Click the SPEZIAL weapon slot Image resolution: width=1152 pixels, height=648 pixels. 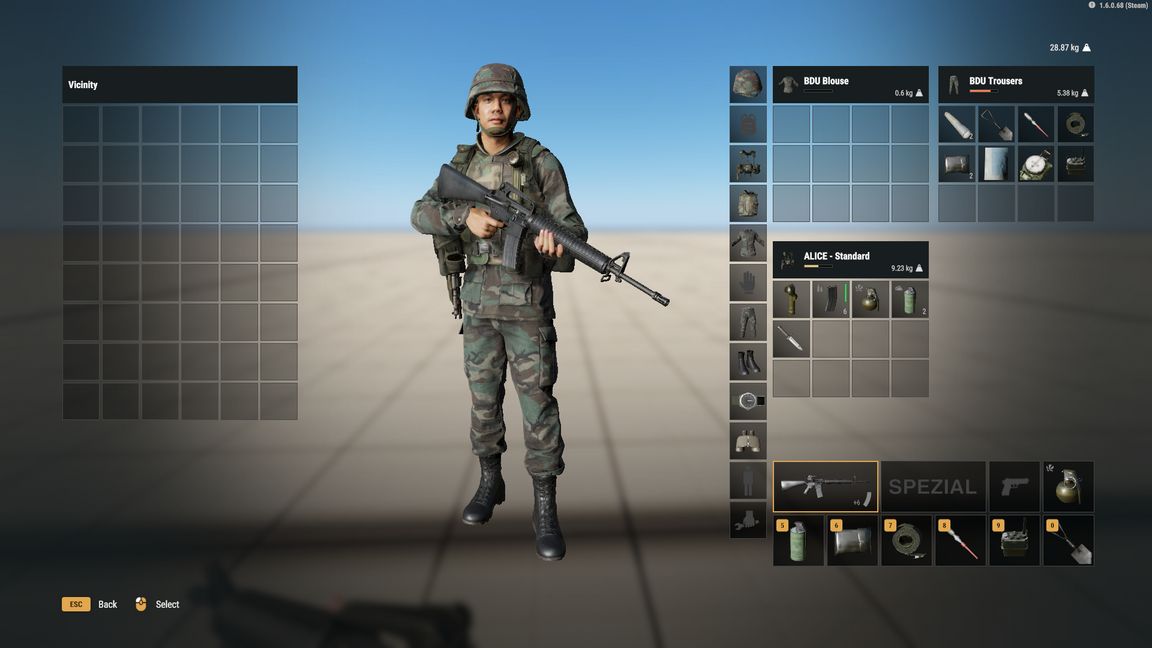pos(933,486)
